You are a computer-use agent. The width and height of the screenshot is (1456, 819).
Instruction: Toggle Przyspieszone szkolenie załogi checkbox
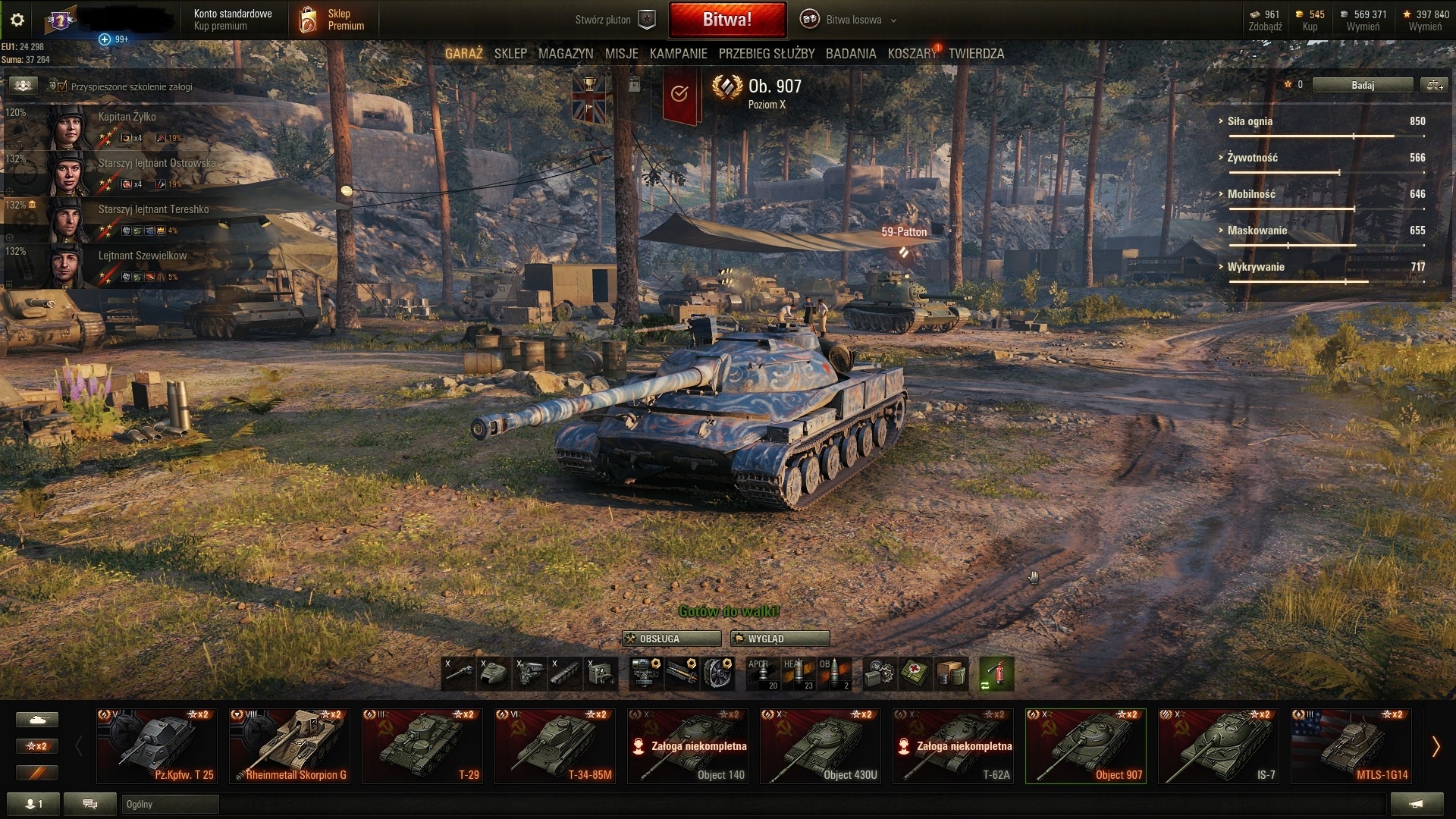pos(62,86)
